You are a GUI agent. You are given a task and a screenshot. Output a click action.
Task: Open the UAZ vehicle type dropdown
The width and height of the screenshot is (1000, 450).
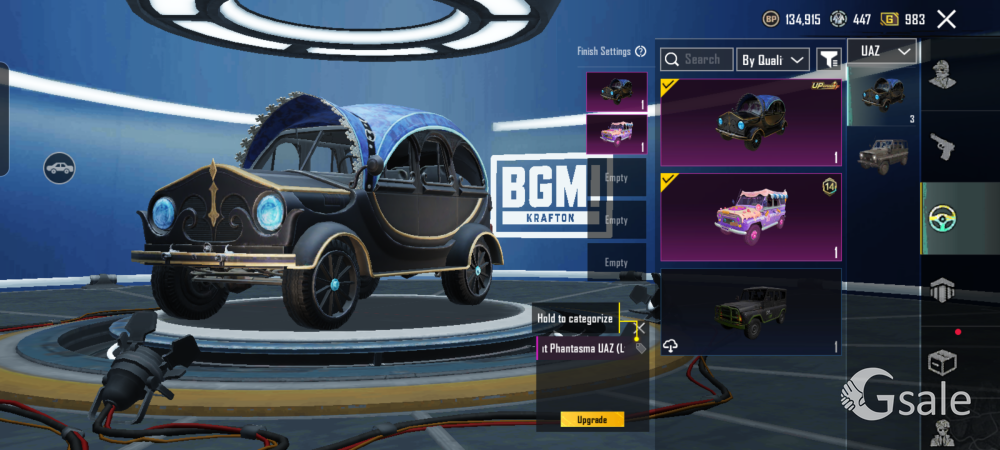882,51
